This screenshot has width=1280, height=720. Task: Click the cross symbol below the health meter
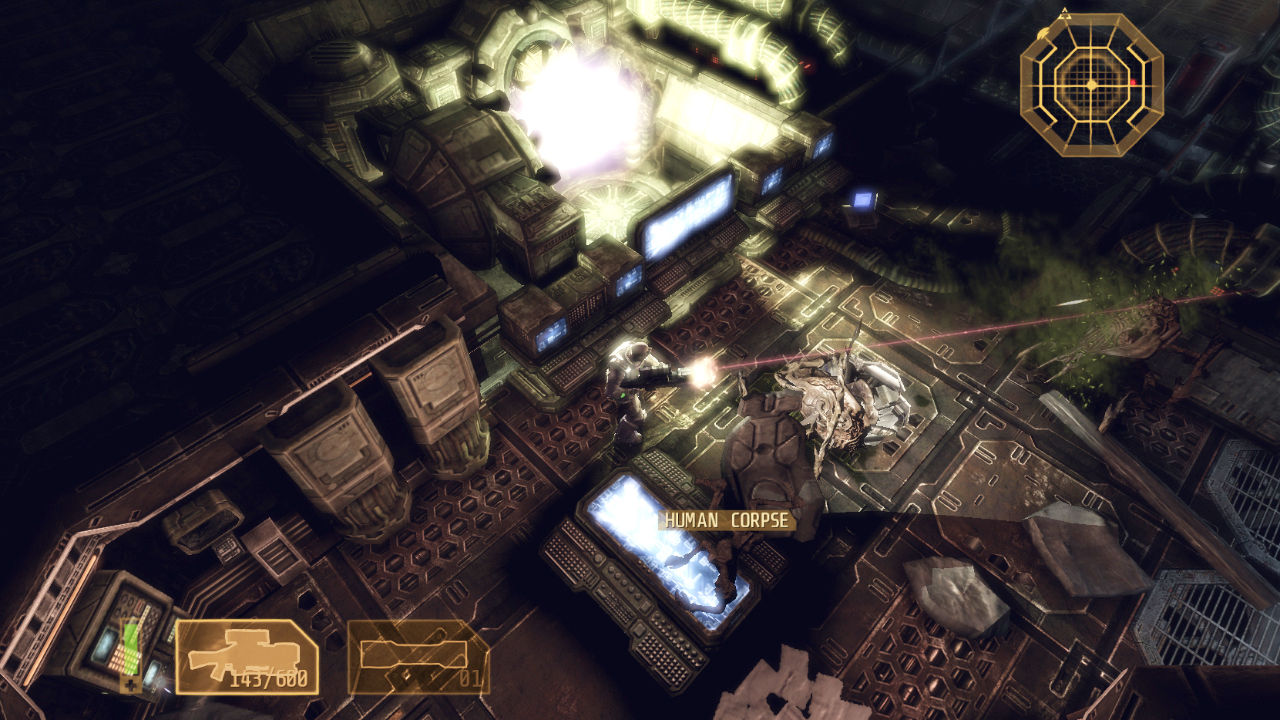tap(129, 682)
